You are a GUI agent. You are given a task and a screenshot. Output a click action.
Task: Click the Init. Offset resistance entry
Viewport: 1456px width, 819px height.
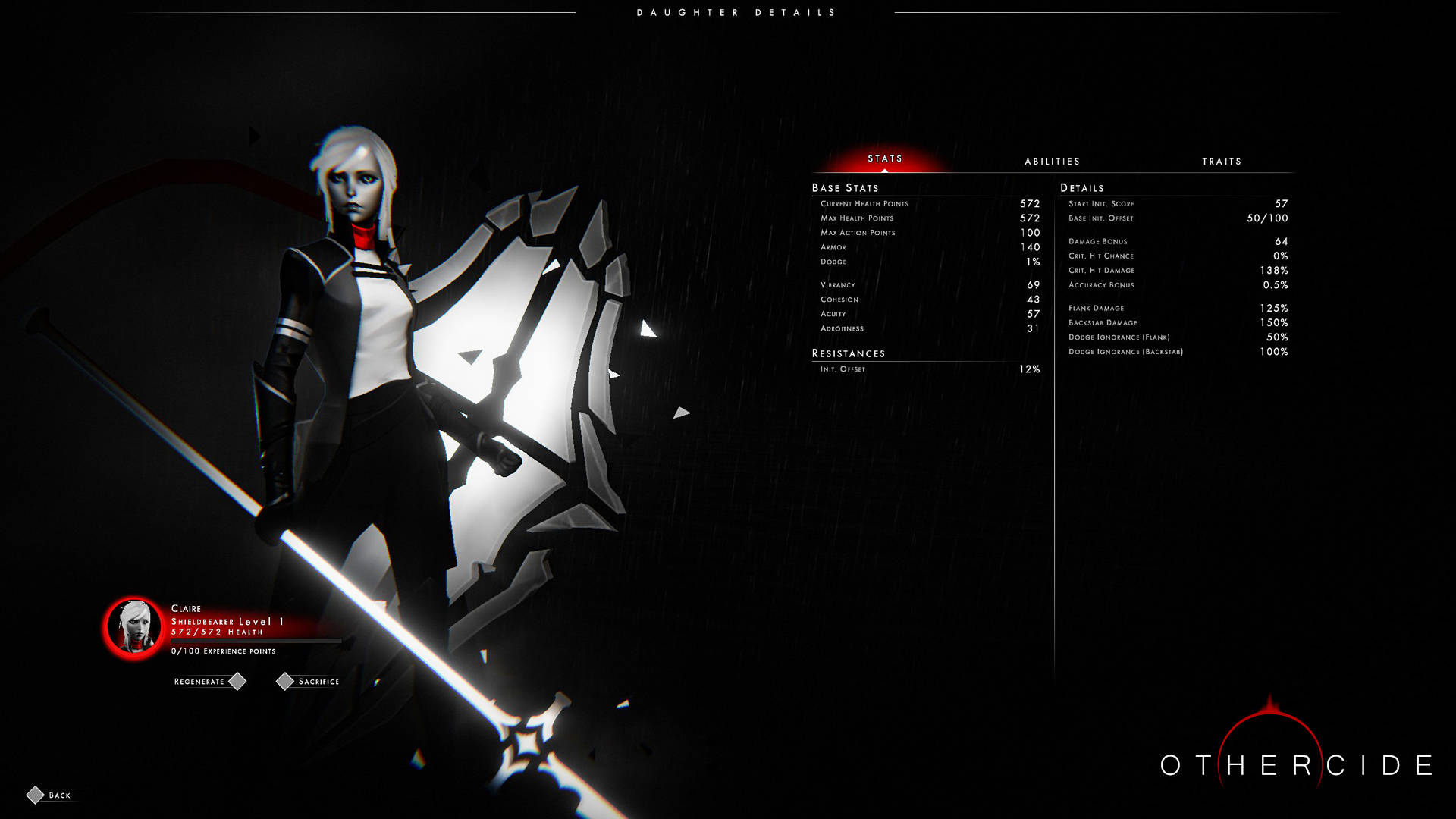pos(925,369)
